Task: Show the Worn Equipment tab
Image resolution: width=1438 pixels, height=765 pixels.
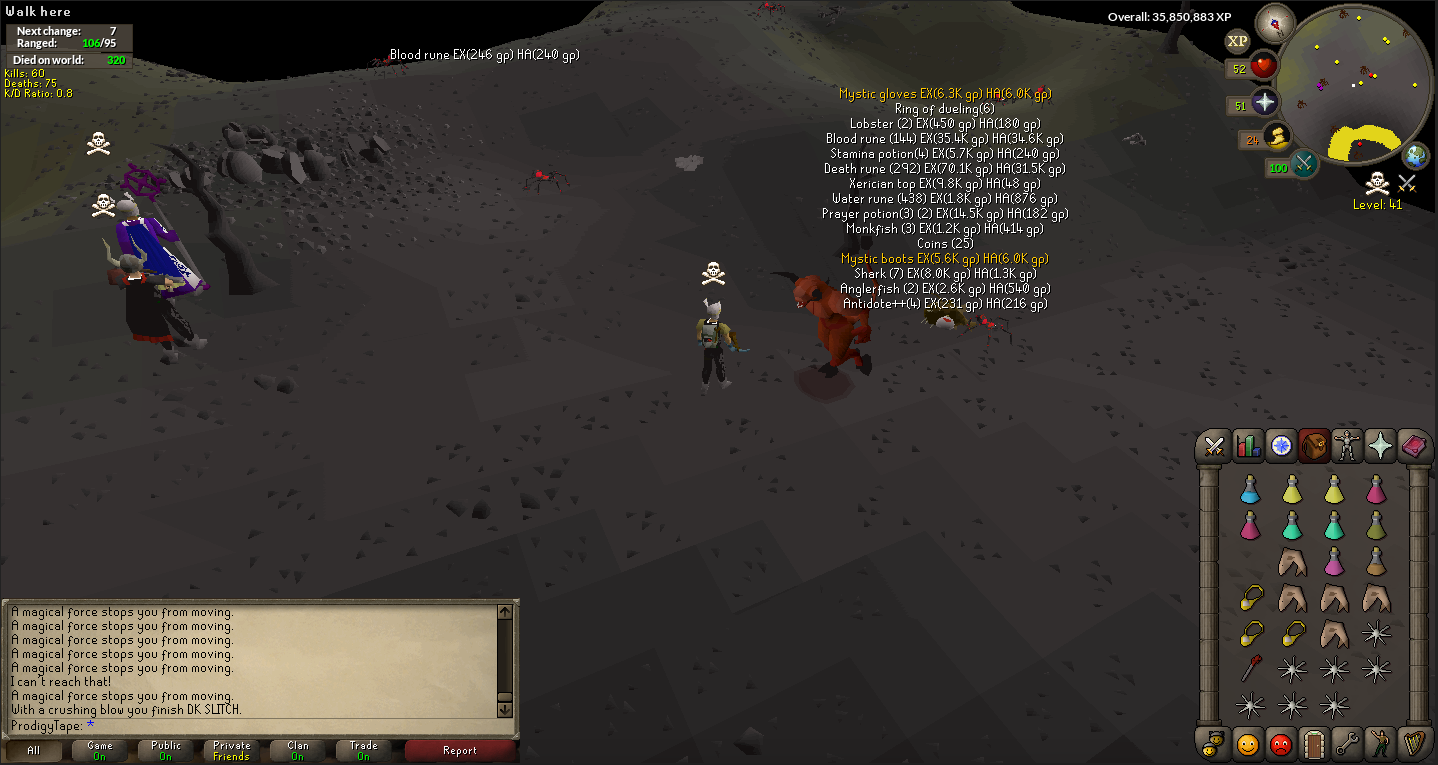Action: [x=1347, y=446]
